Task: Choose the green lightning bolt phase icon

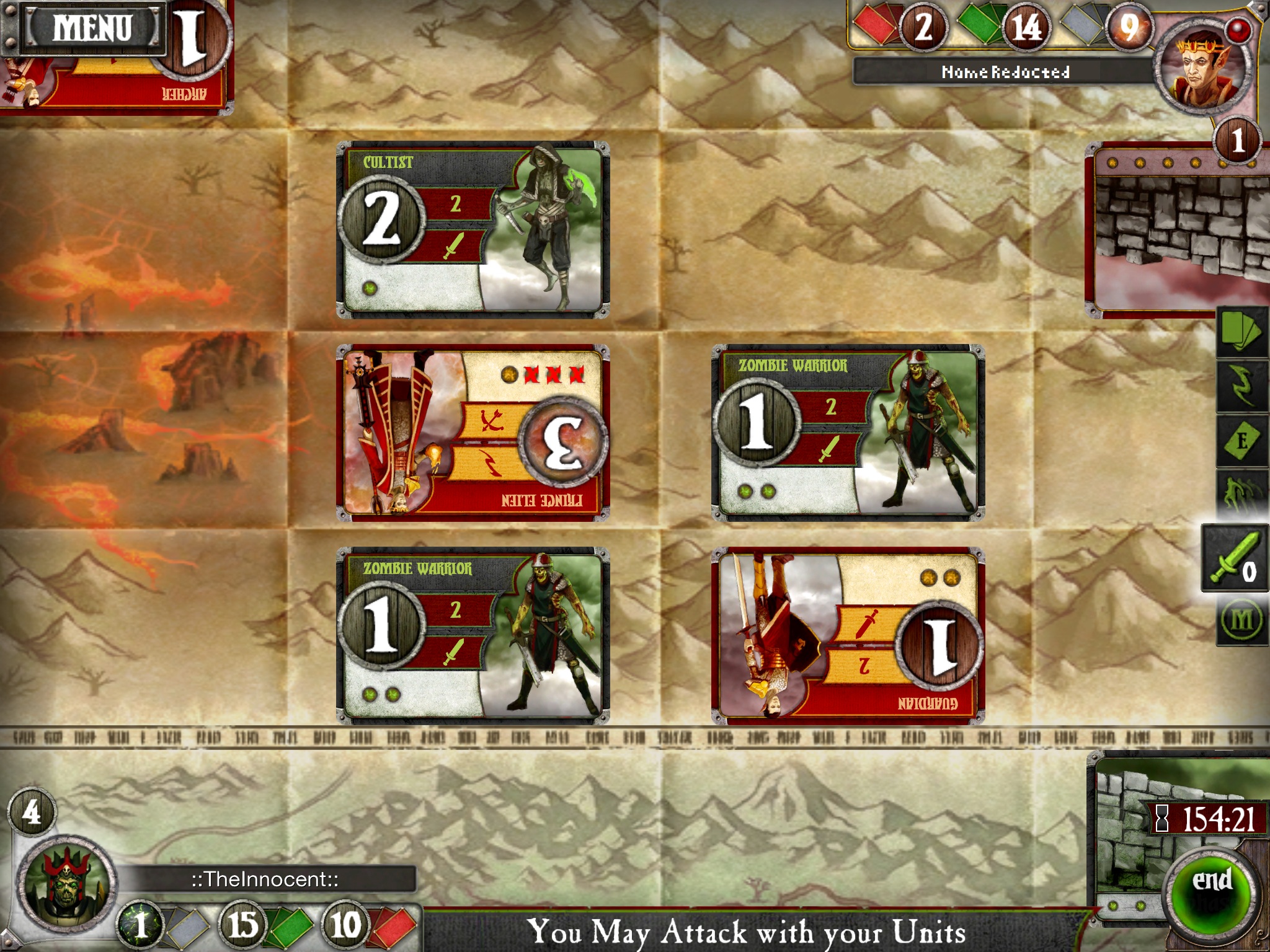Action: (x=1242, y=386)
